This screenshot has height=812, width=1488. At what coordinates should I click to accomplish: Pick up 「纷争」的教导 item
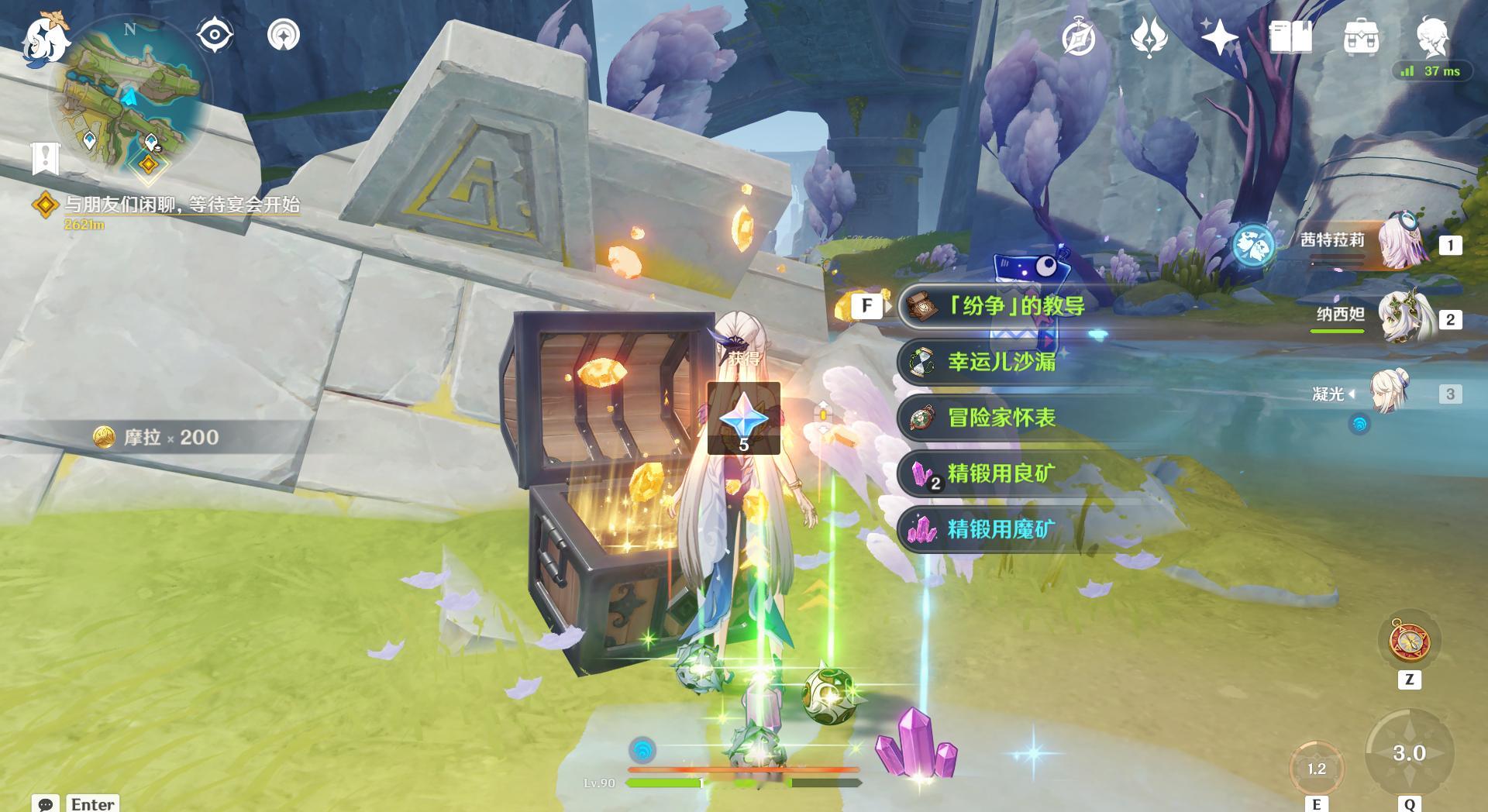point(1015,306)
